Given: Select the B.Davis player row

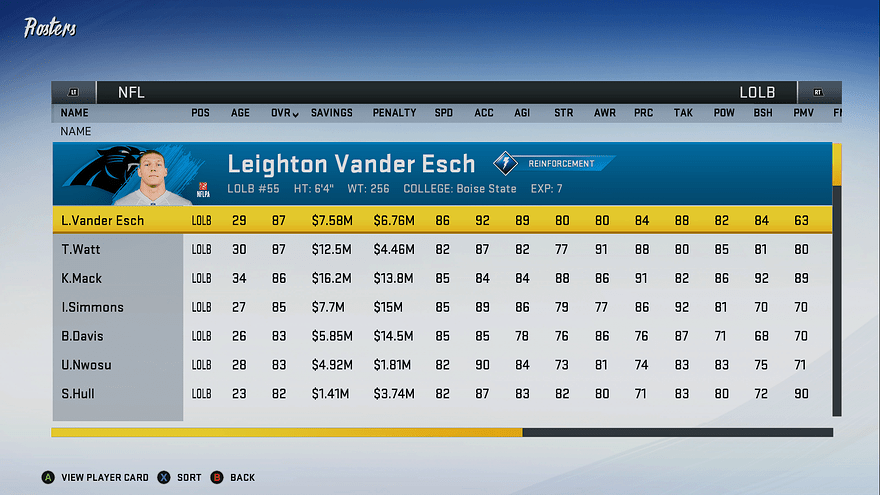Looking at the screenshot, I should coord(82,336).
